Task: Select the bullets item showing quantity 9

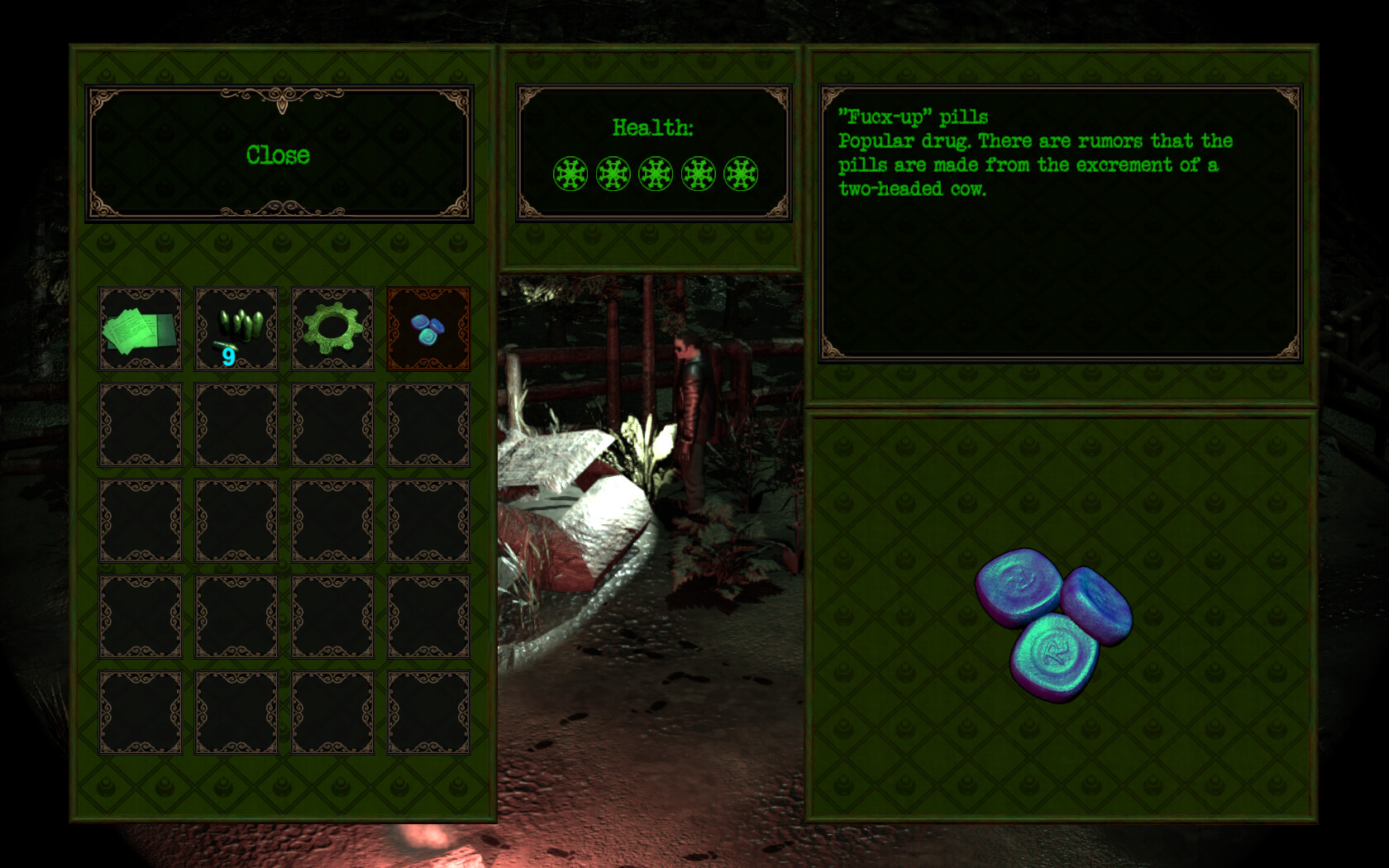Action: coord(236,328)
